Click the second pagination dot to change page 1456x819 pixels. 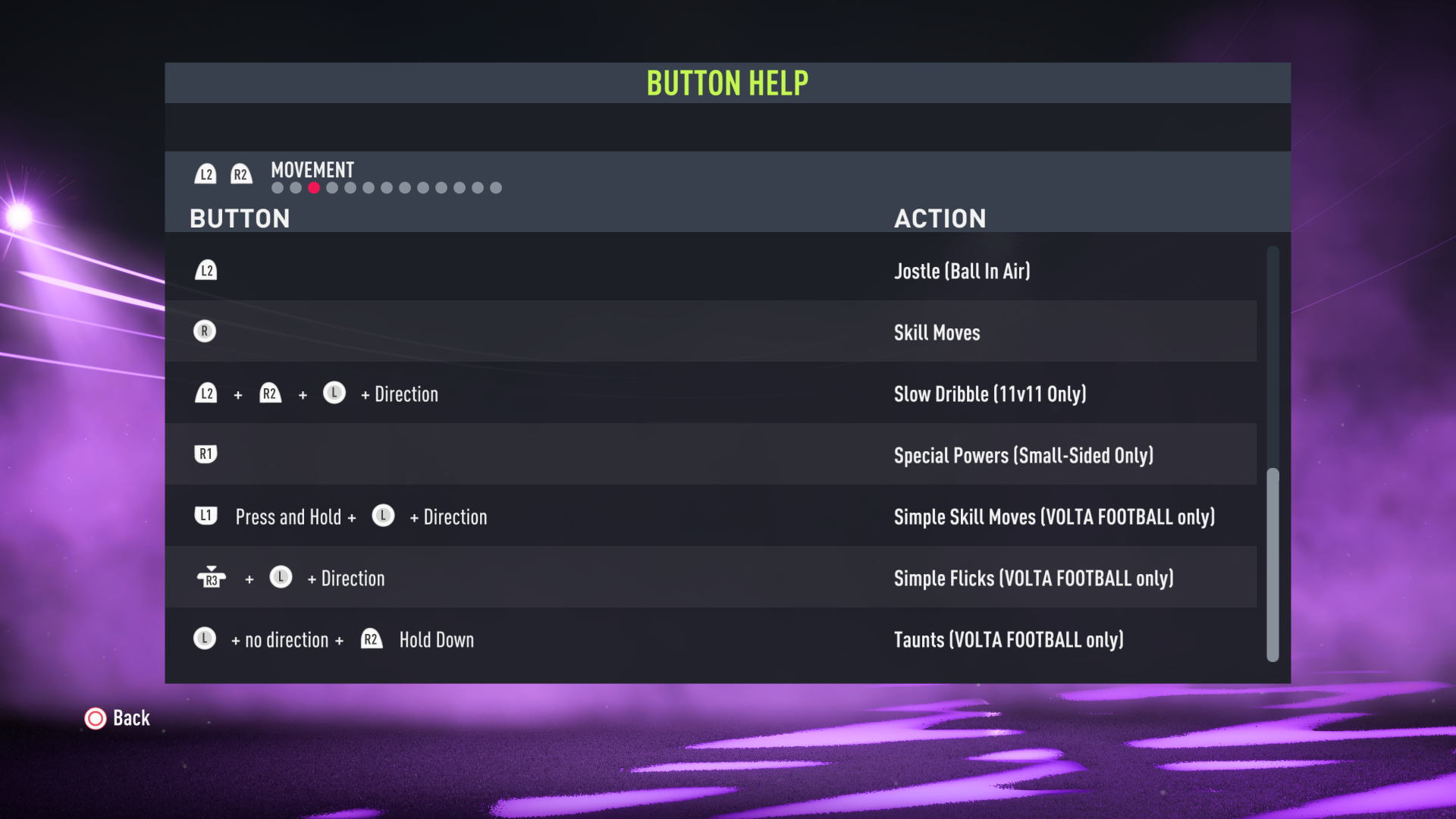(x=295, y=187)
